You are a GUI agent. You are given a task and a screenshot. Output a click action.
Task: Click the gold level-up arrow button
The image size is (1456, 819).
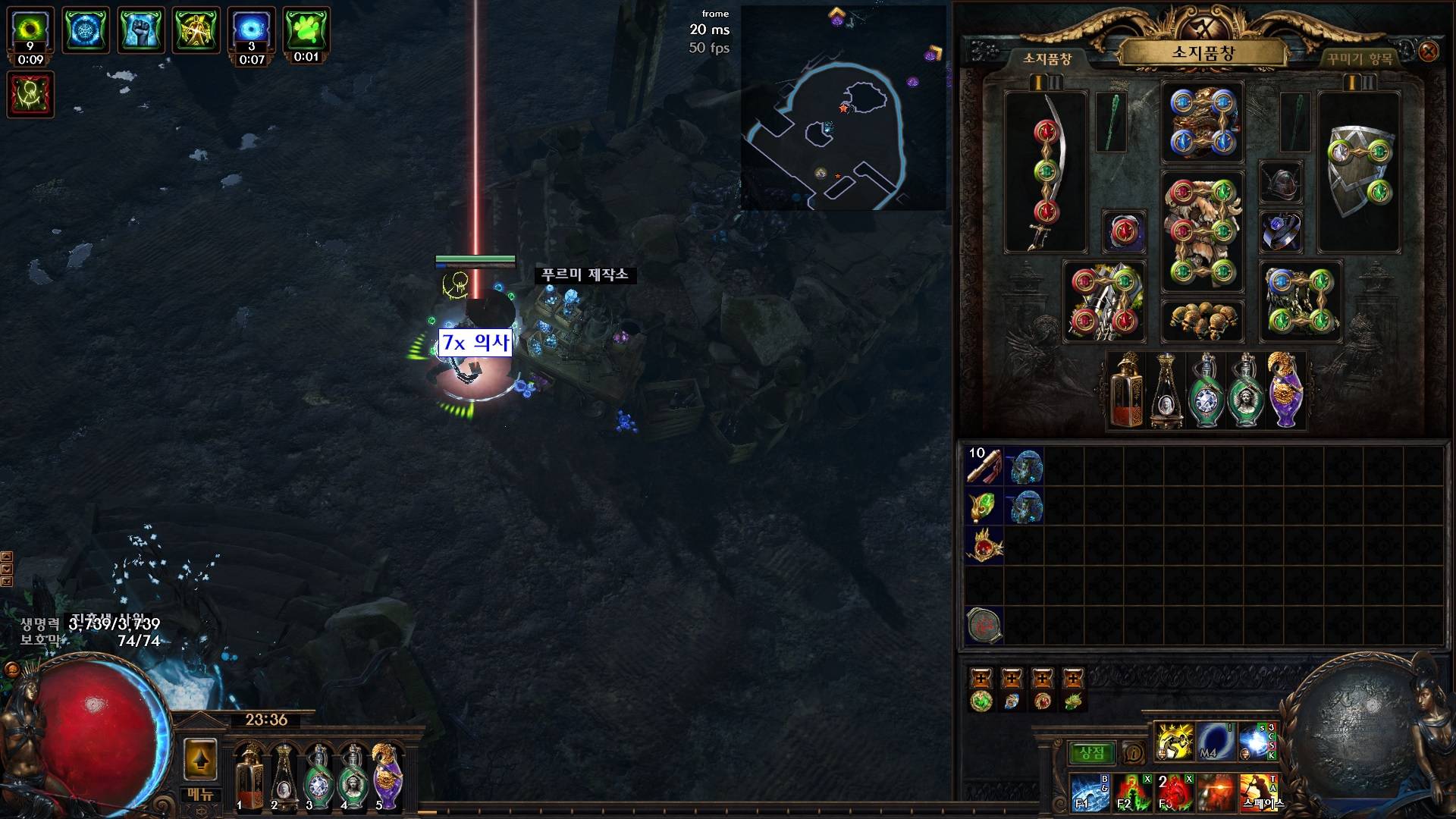point(200,758)
